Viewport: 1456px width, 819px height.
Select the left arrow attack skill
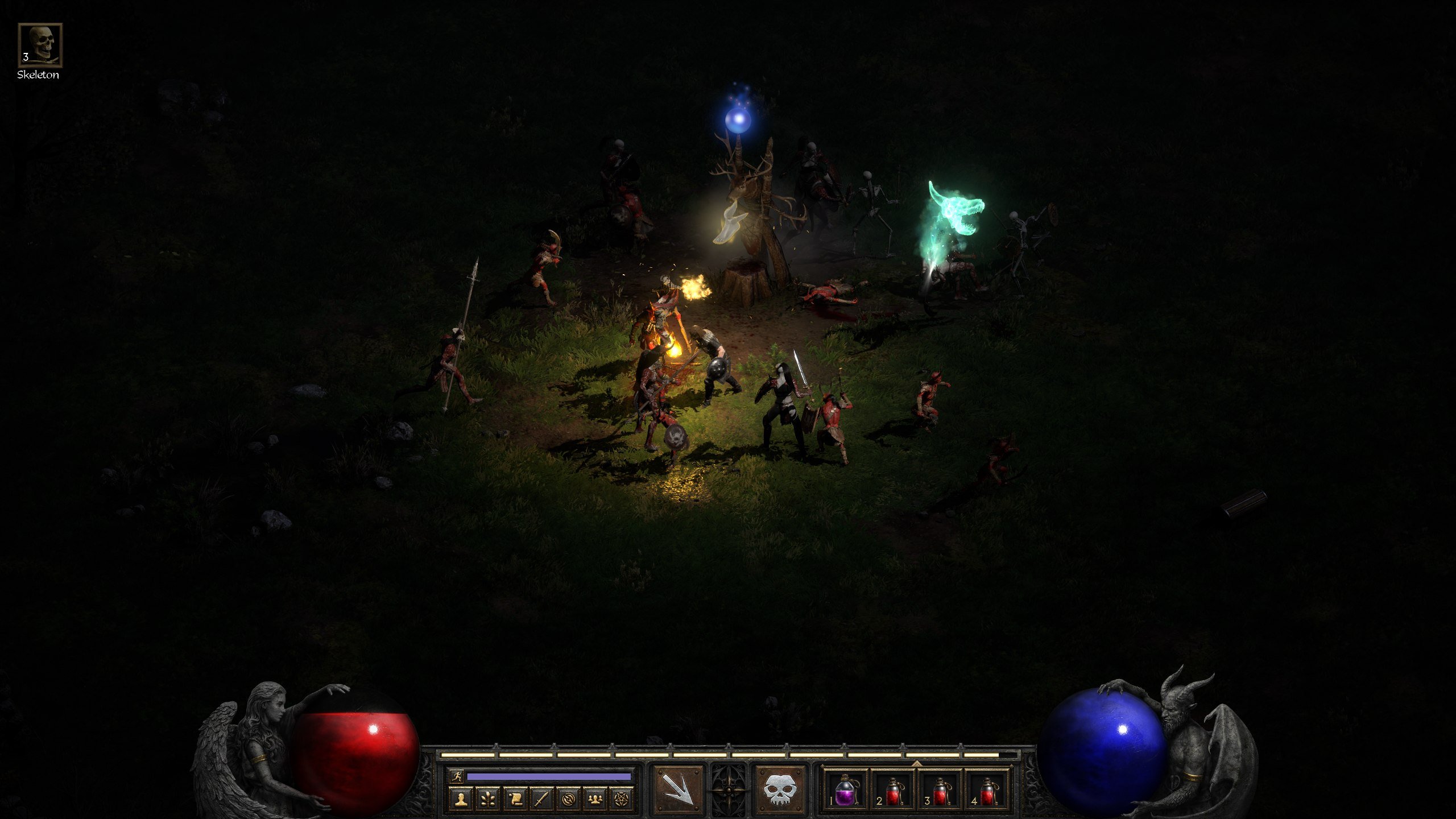point(678,789)
